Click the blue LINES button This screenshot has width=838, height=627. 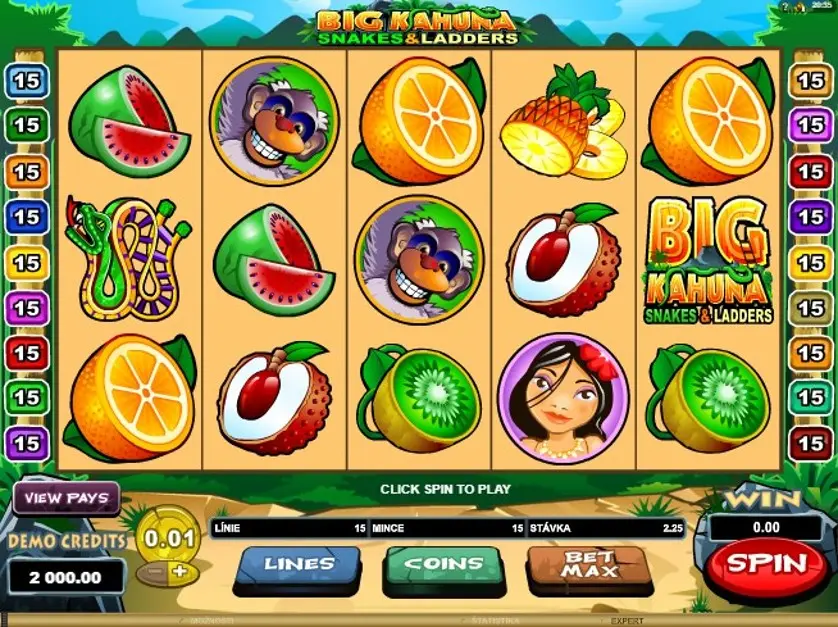[298, 565]
